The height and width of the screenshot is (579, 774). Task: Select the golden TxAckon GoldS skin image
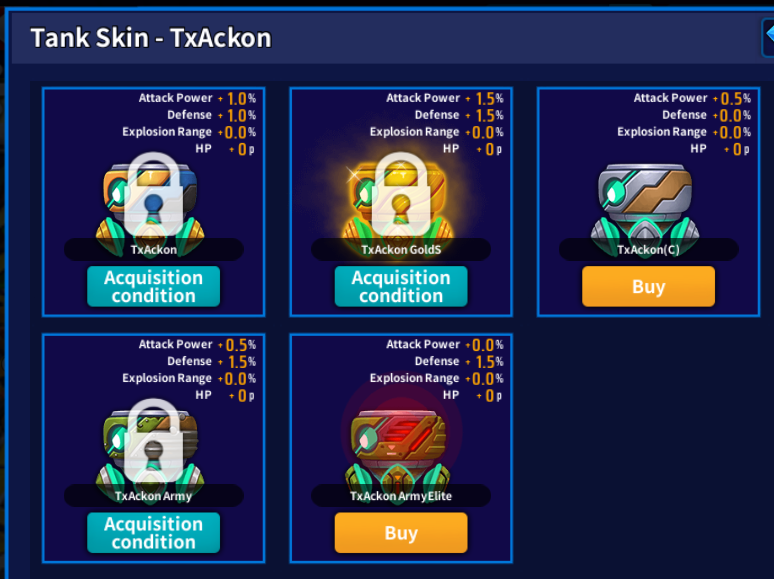(x=400, y=200)
